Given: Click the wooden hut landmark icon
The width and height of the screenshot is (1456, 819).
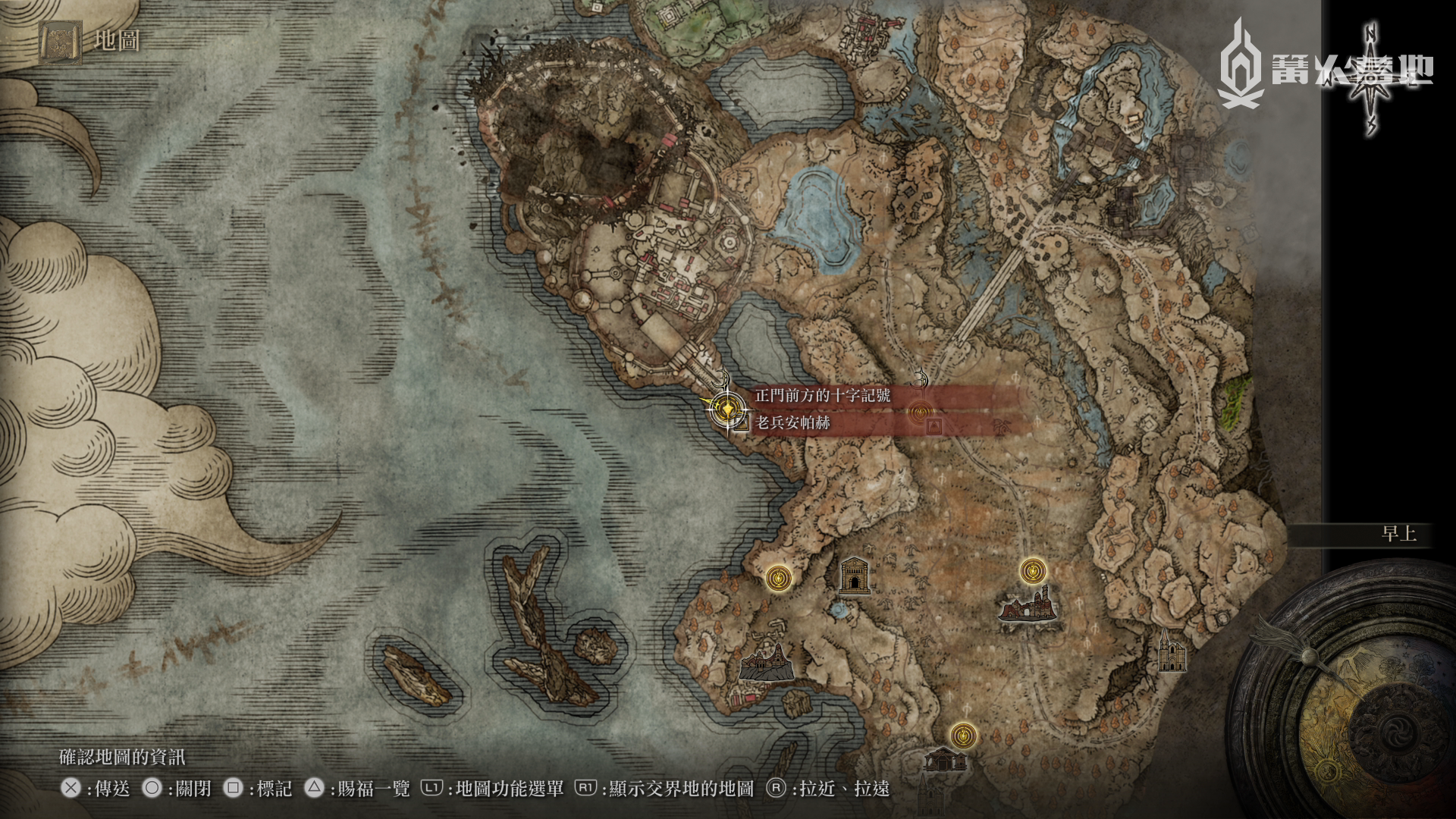Looking at the screenshot, I should coord(945,759).
